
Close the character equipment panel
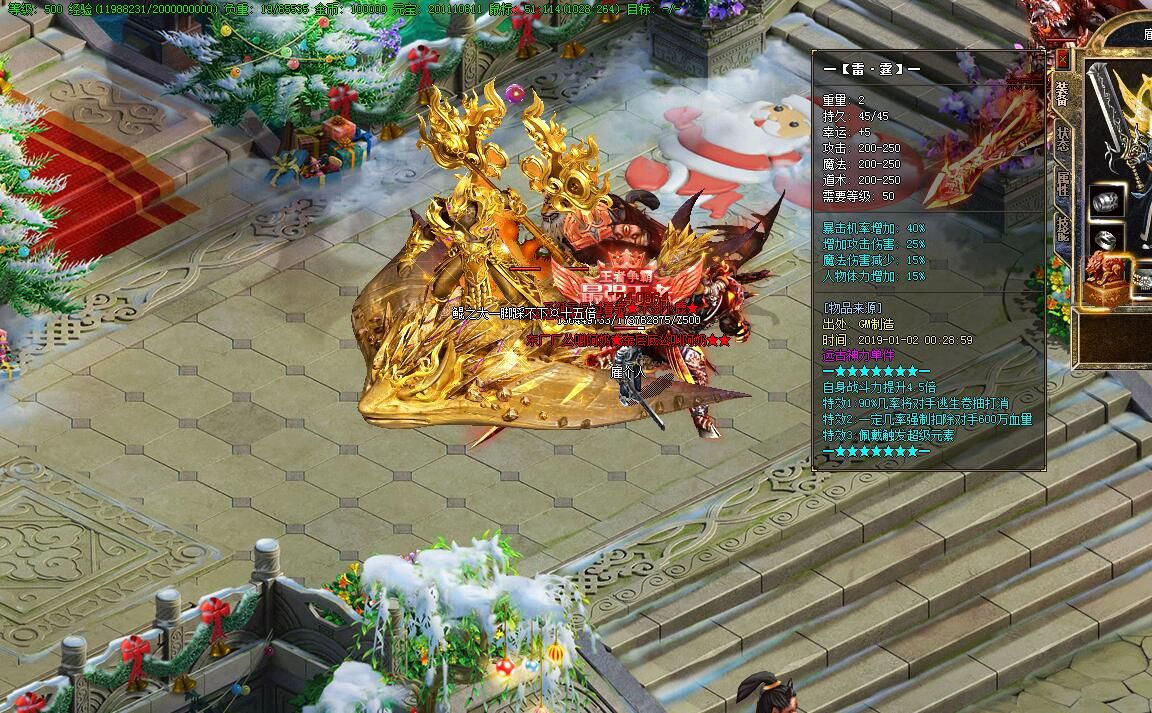[x=1061, y=58]
